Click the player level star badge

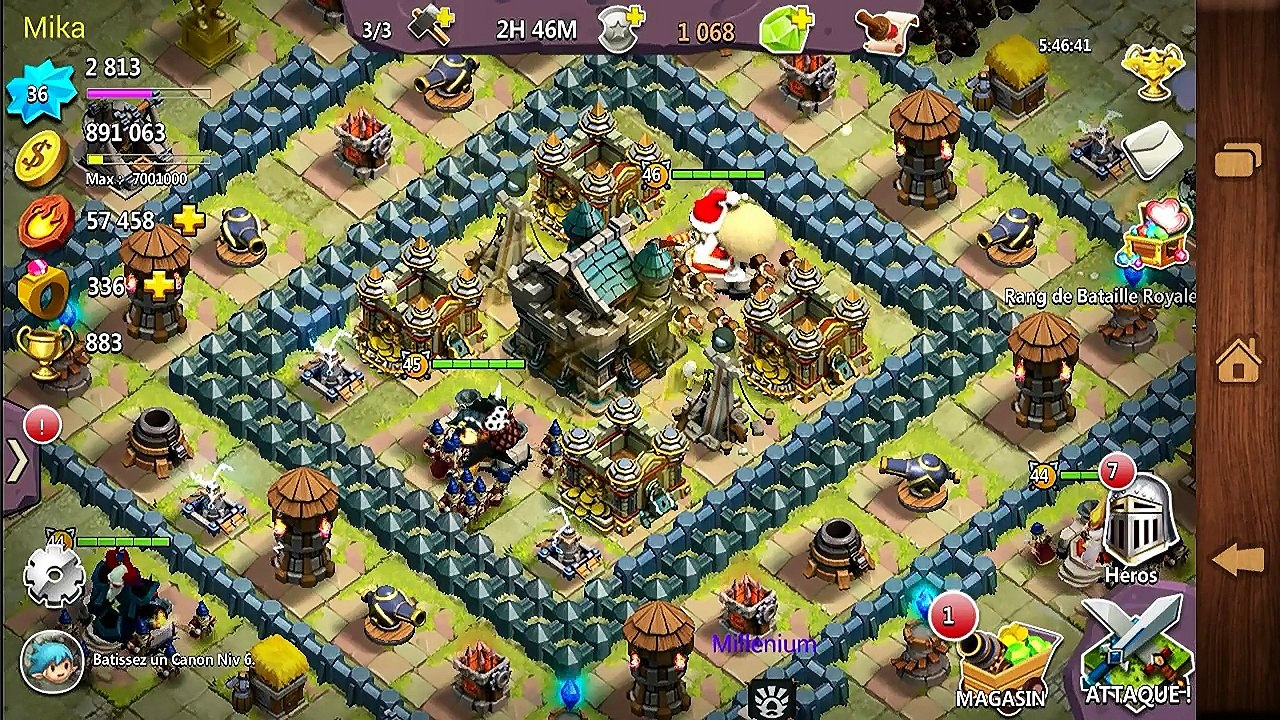[x=38, y=94]
